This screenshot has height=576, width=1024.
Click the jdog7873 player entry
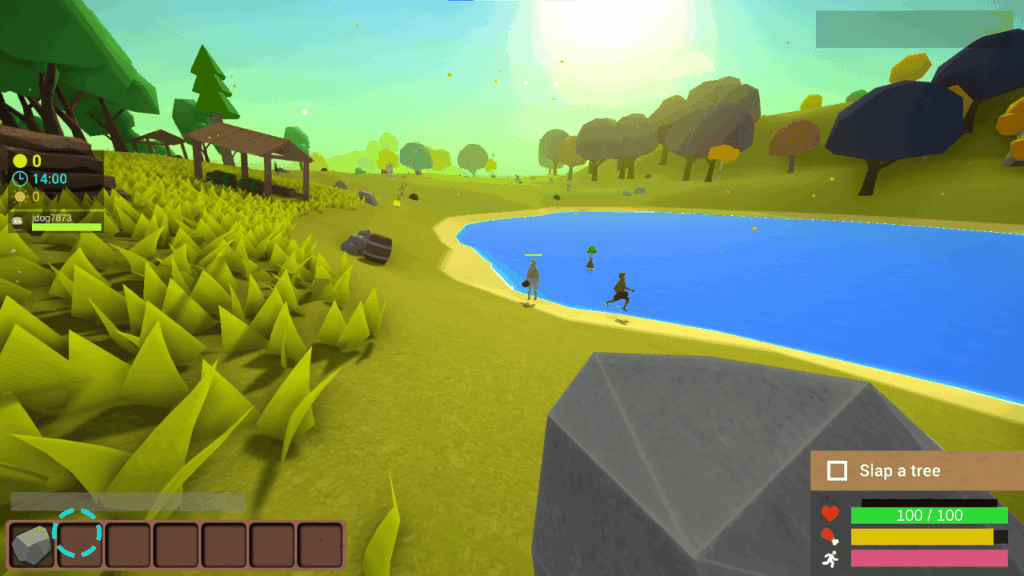pos(58,222)
